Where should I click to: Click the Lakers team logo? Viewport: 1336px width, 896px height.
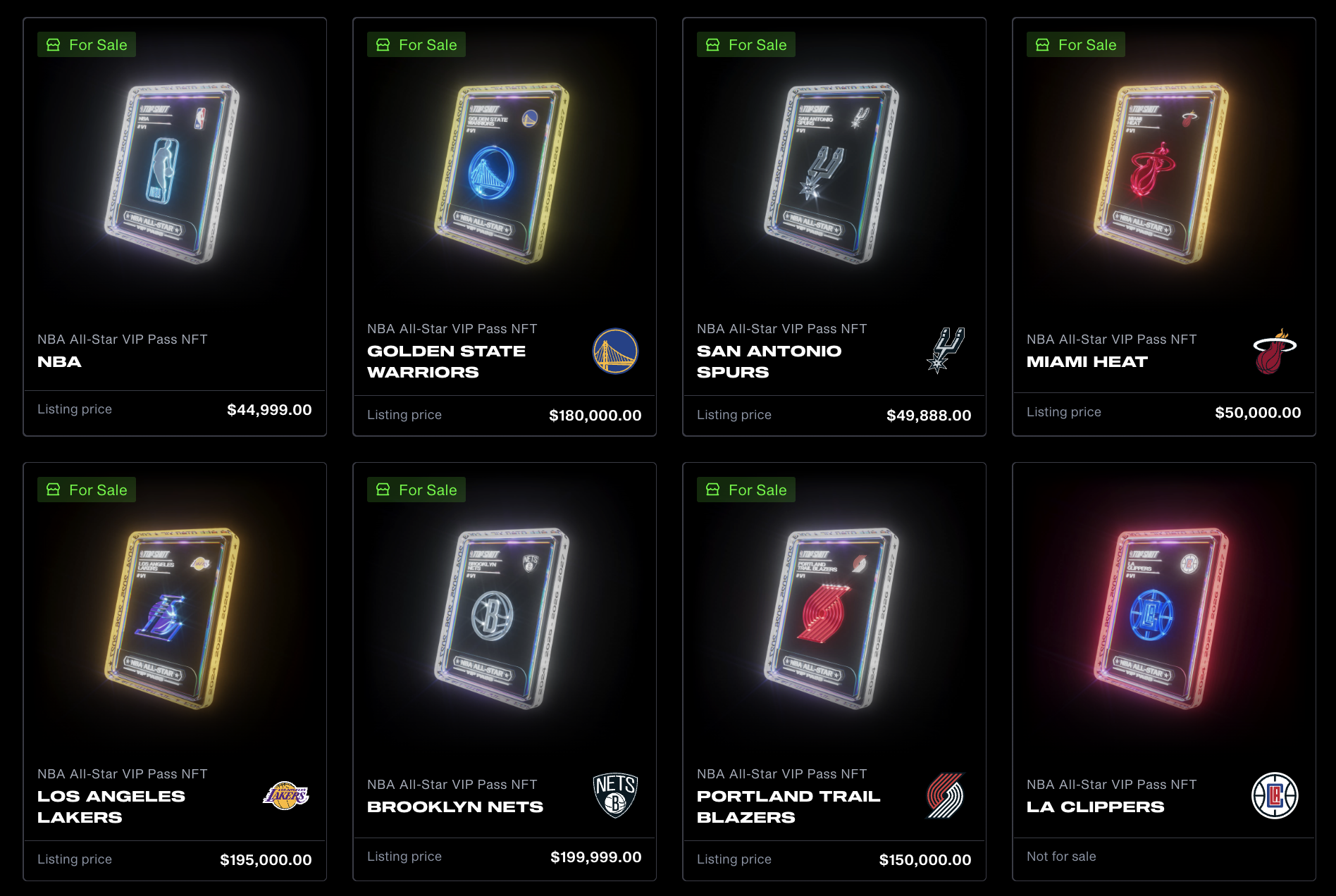286,796
